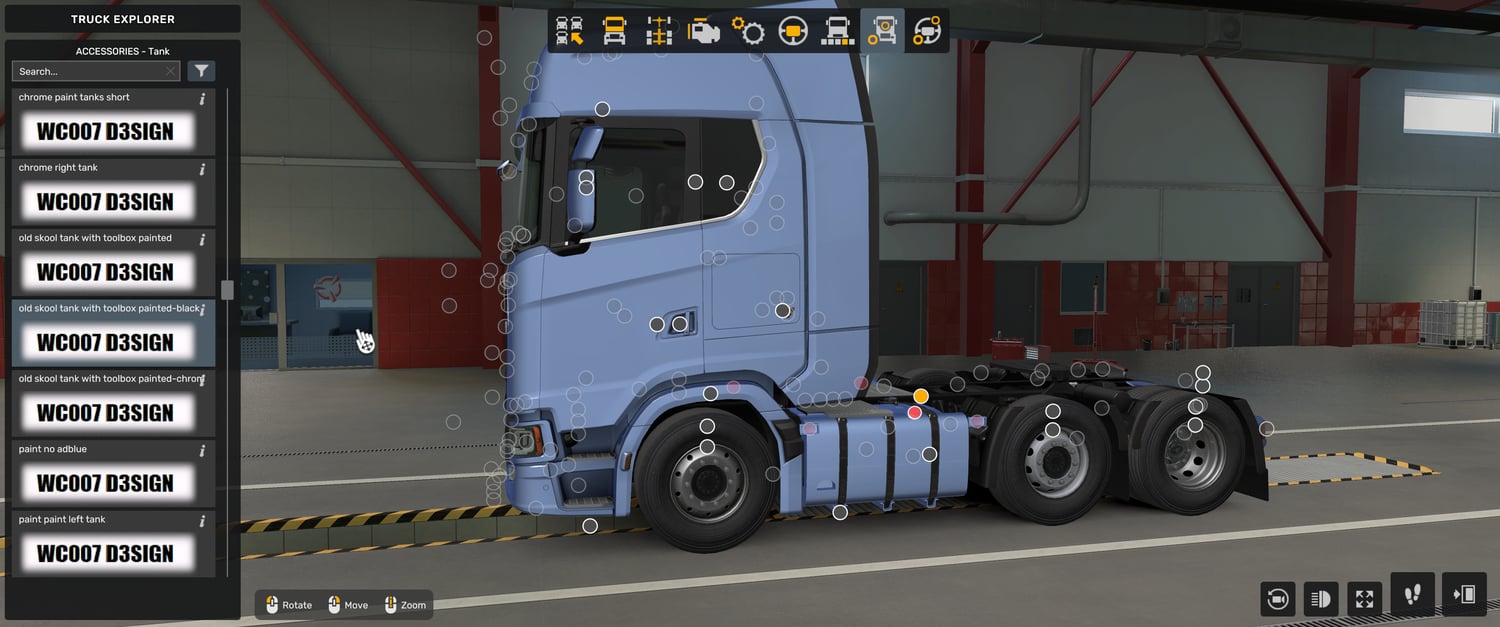Select the engine category icon

pos(704,31)
